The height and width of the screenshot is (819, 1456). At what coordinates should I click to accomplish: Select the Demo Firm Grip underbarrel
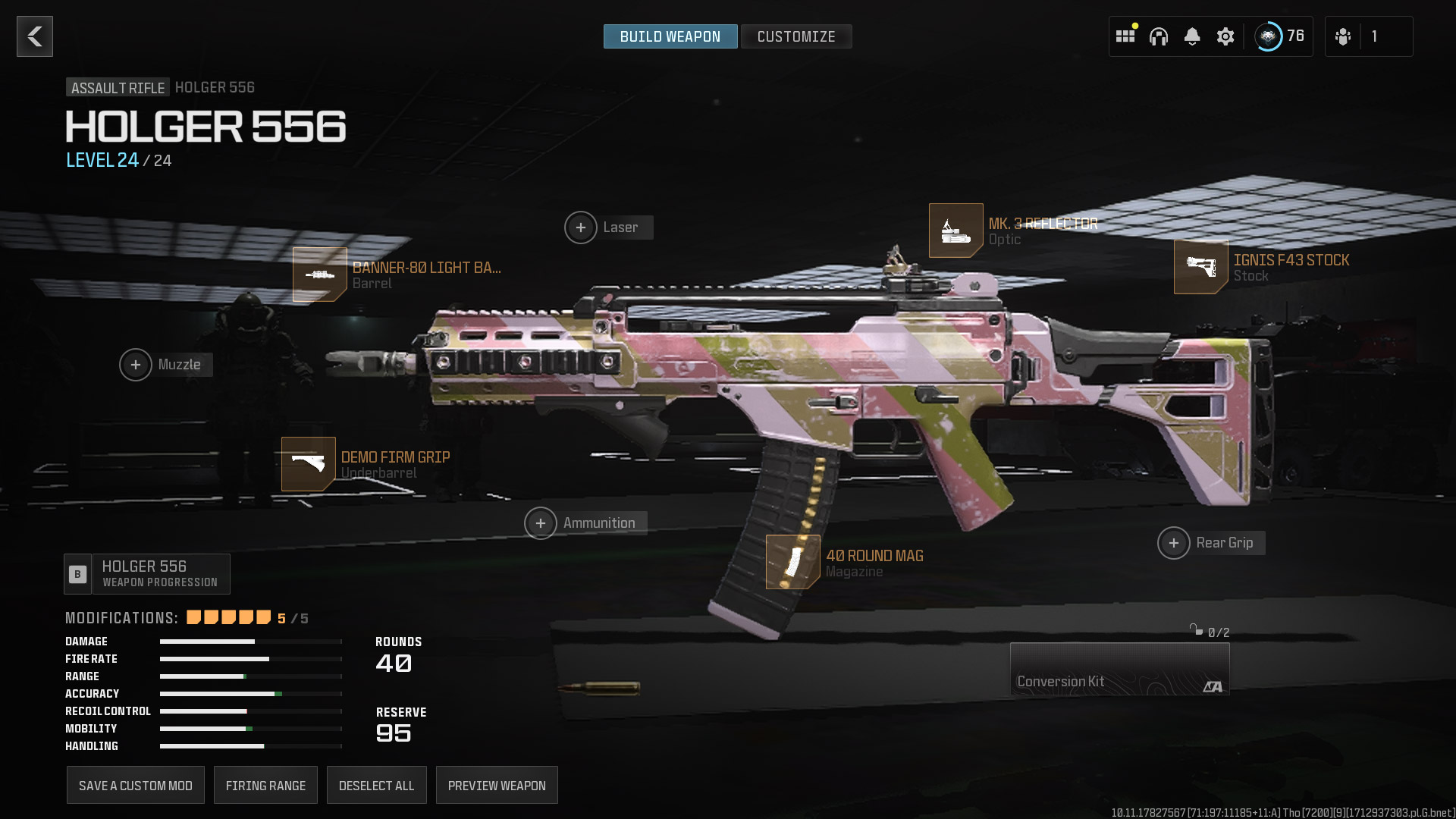pos(309,464)
